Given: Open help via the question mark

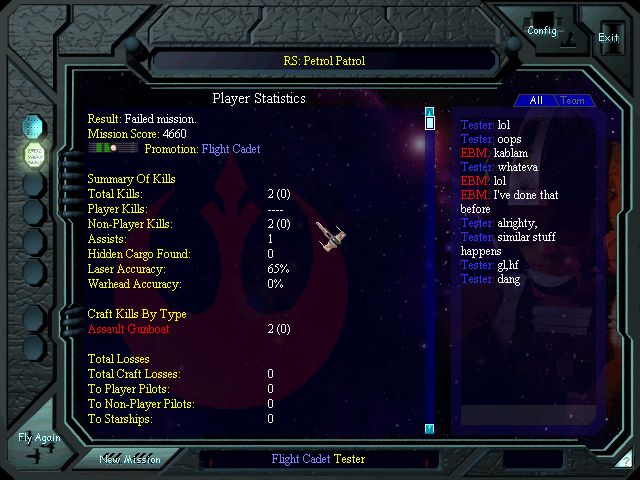Looking at the screenshot, I should [626, 461].
